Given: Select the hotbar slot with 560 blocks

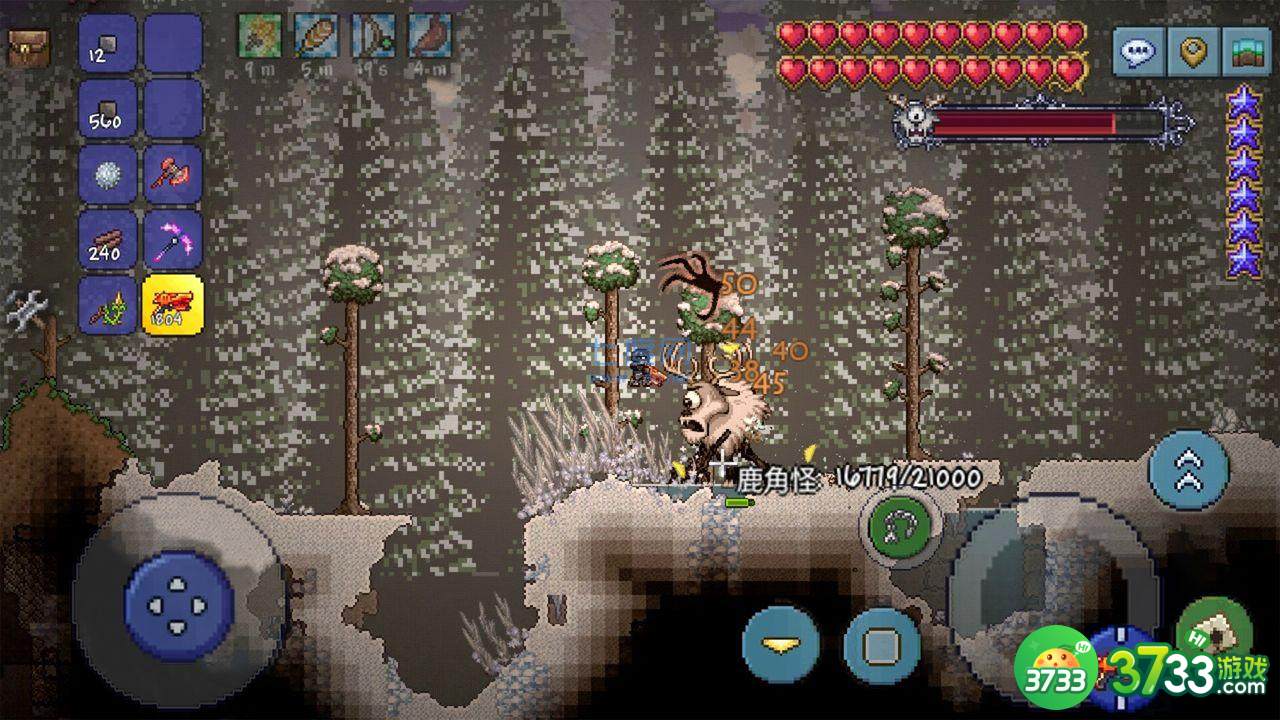Looking at the screenshot, I should coord(108,109).
